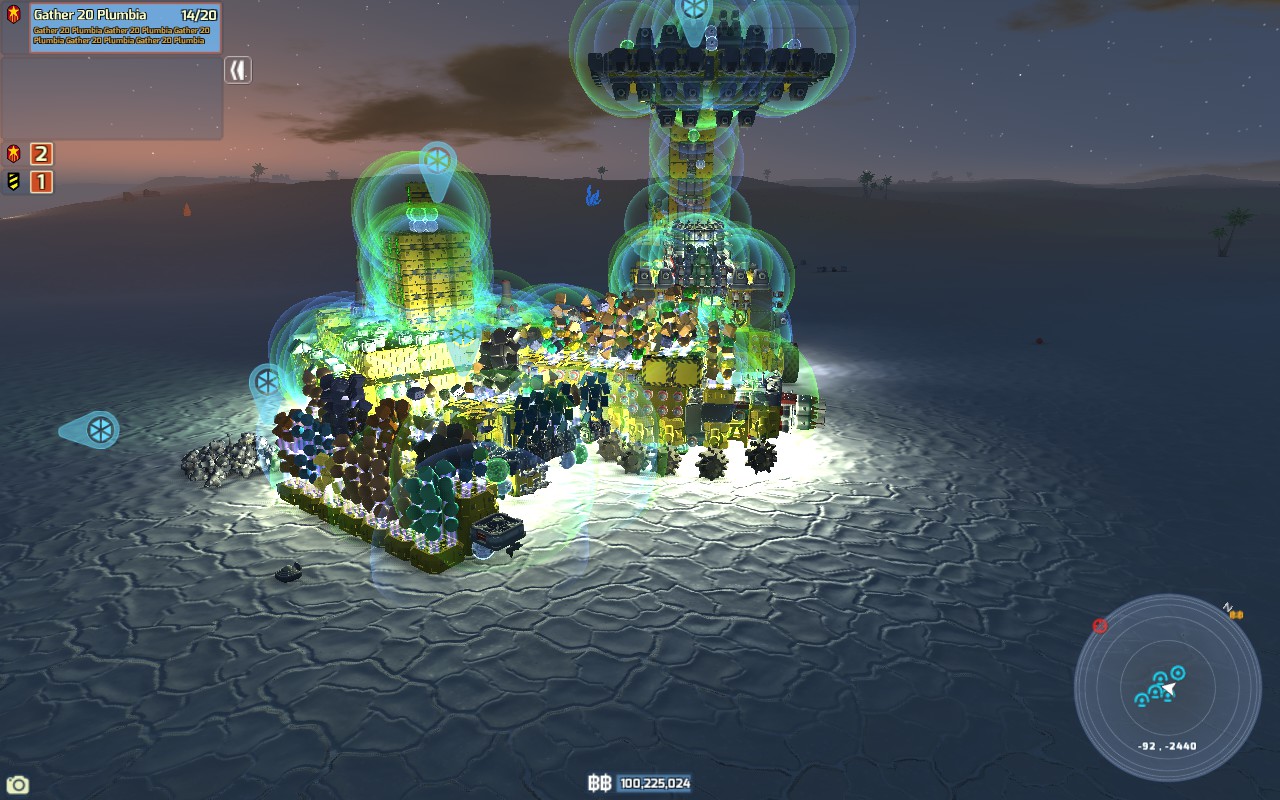1280x800 pixels.
Task: Select the red star enemy threat icon
Action: (14, 155)
